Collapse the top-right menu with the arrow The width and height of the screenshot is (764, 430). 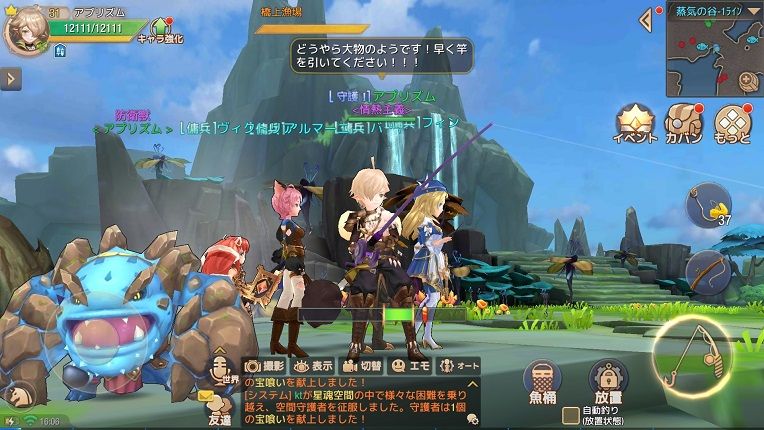click(648, 19)
